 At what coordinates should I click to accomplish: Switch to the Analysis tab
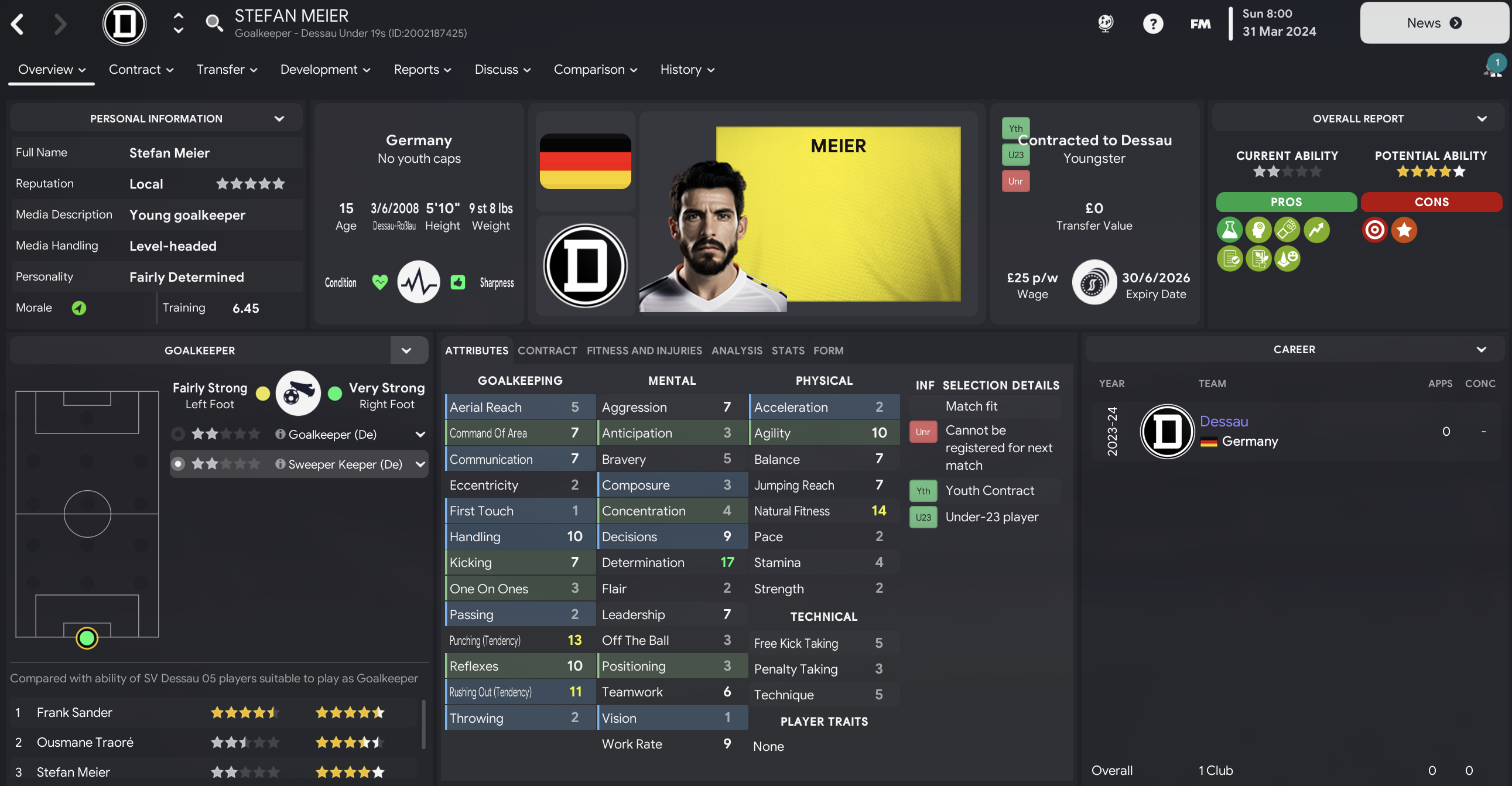(737, 350)
